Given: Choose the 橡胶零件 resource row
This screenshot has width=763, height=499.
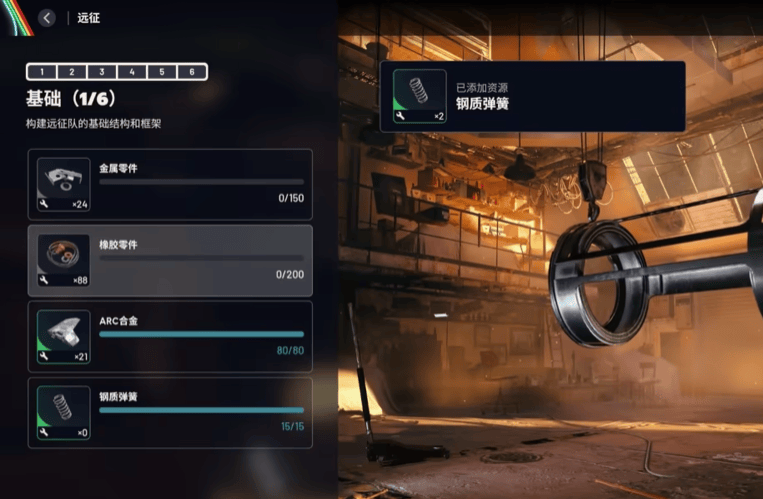Looking at the screenshot, I should click(x=170, y=260).
